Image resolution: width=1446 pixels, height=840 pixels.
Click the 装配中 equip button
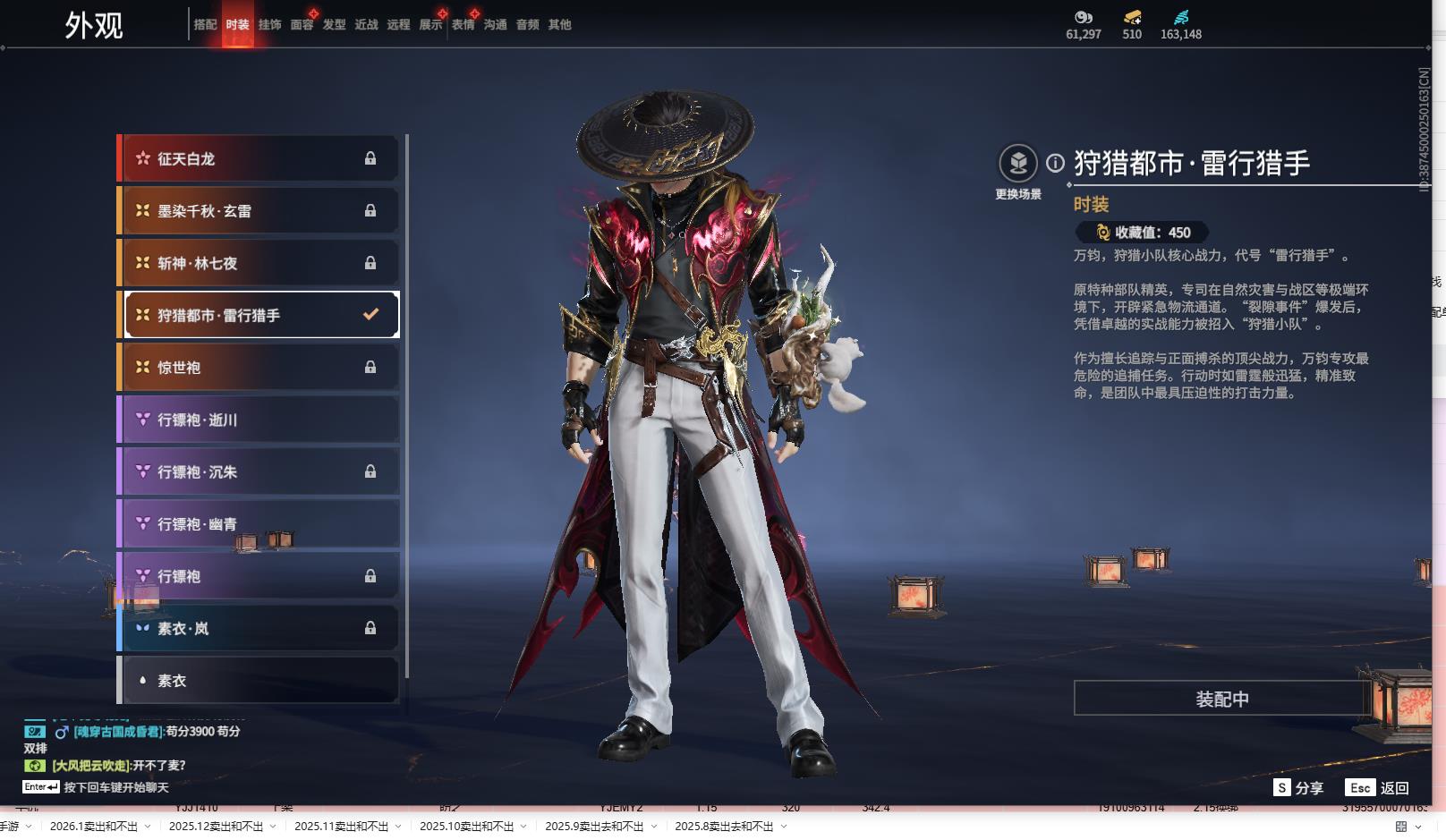click(x=1221, y=699)
